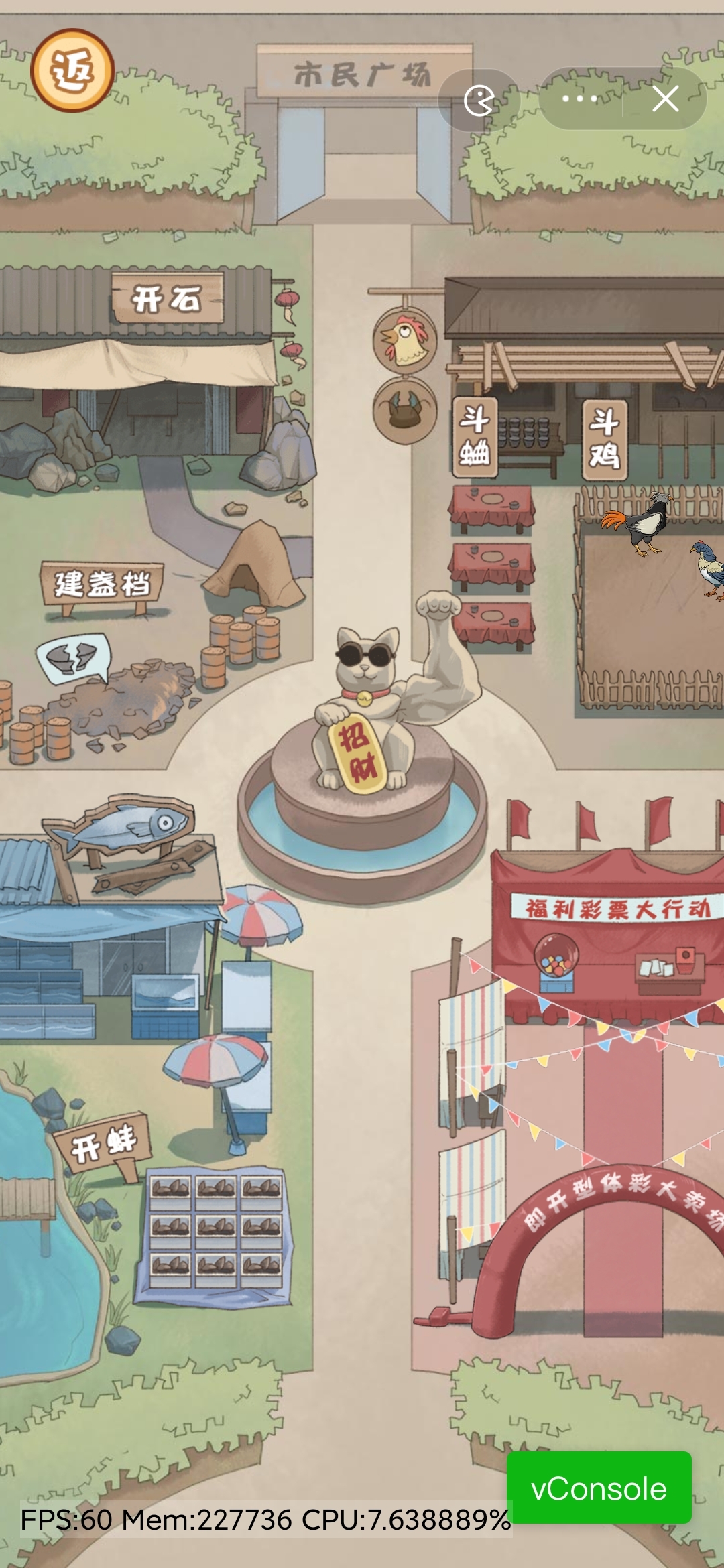This screenshot has width=724, height=1568.
Task: Select the 建盏档 wooden signboard
Action: [x=103, y=584]
